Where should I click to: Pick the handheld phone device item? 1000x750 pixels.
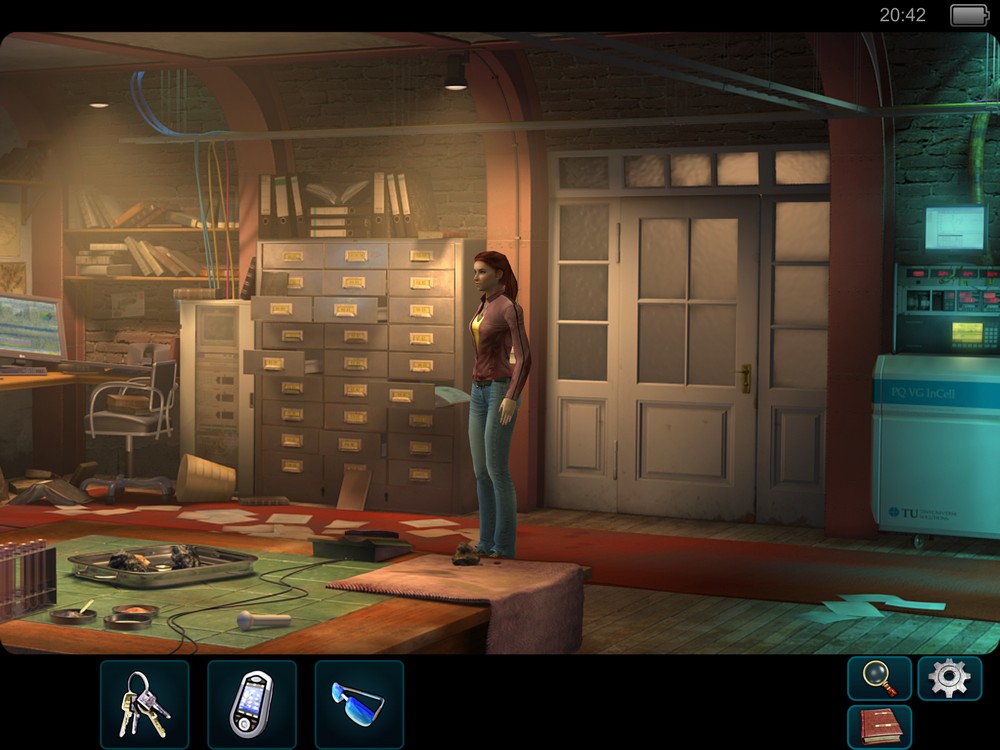pyautogui.click(x=251, y=704)
